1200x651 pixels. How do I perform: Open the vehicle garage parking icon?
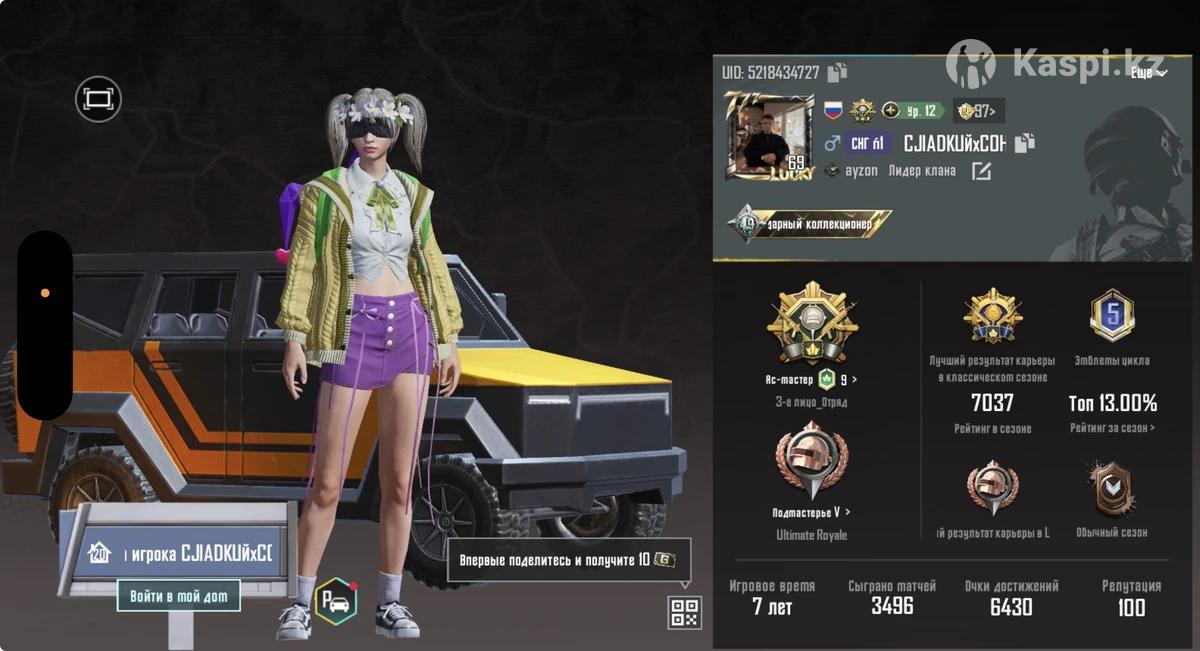(336, 603)
